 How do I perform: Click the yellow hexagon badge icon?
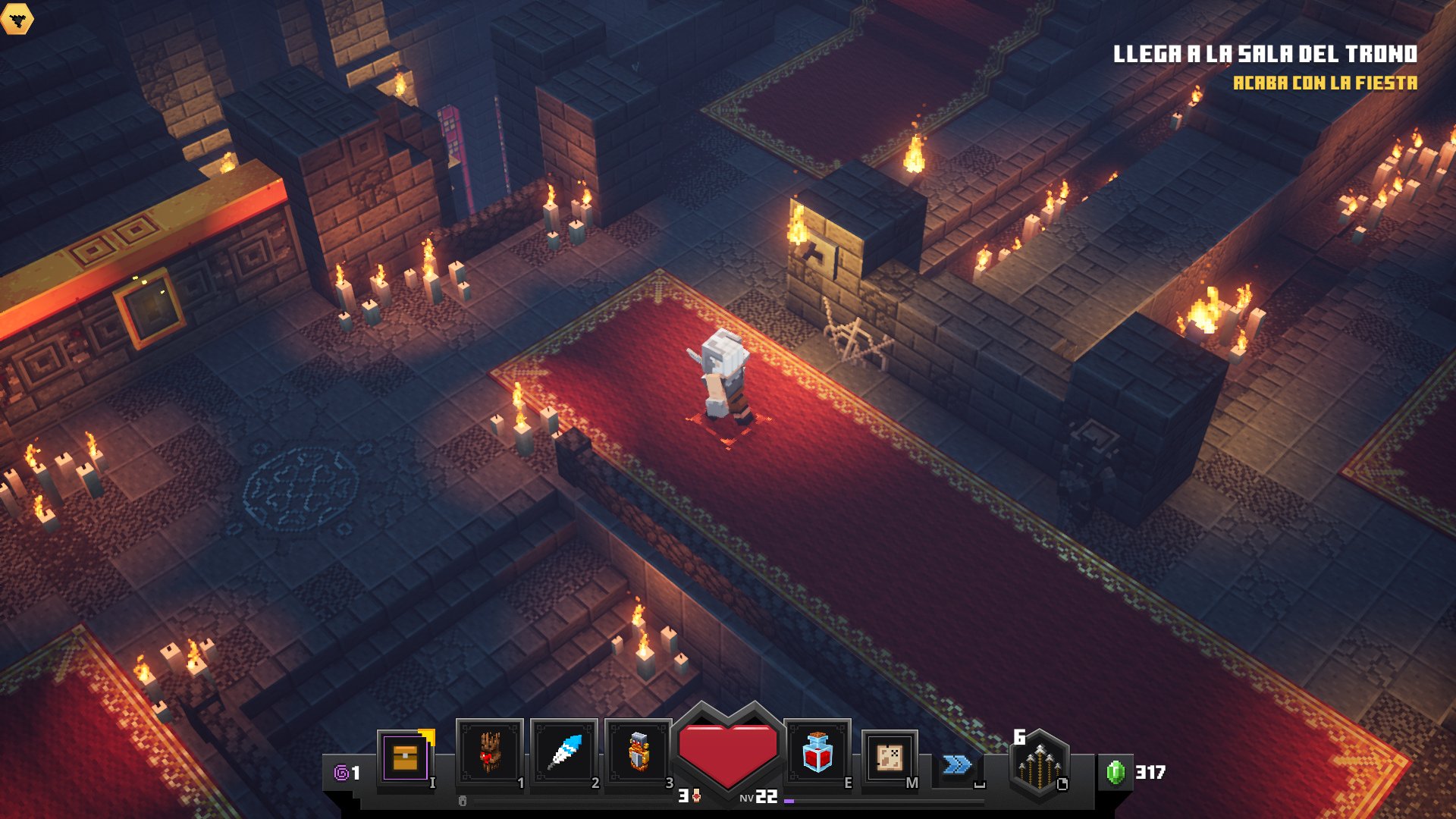point(17,18)
